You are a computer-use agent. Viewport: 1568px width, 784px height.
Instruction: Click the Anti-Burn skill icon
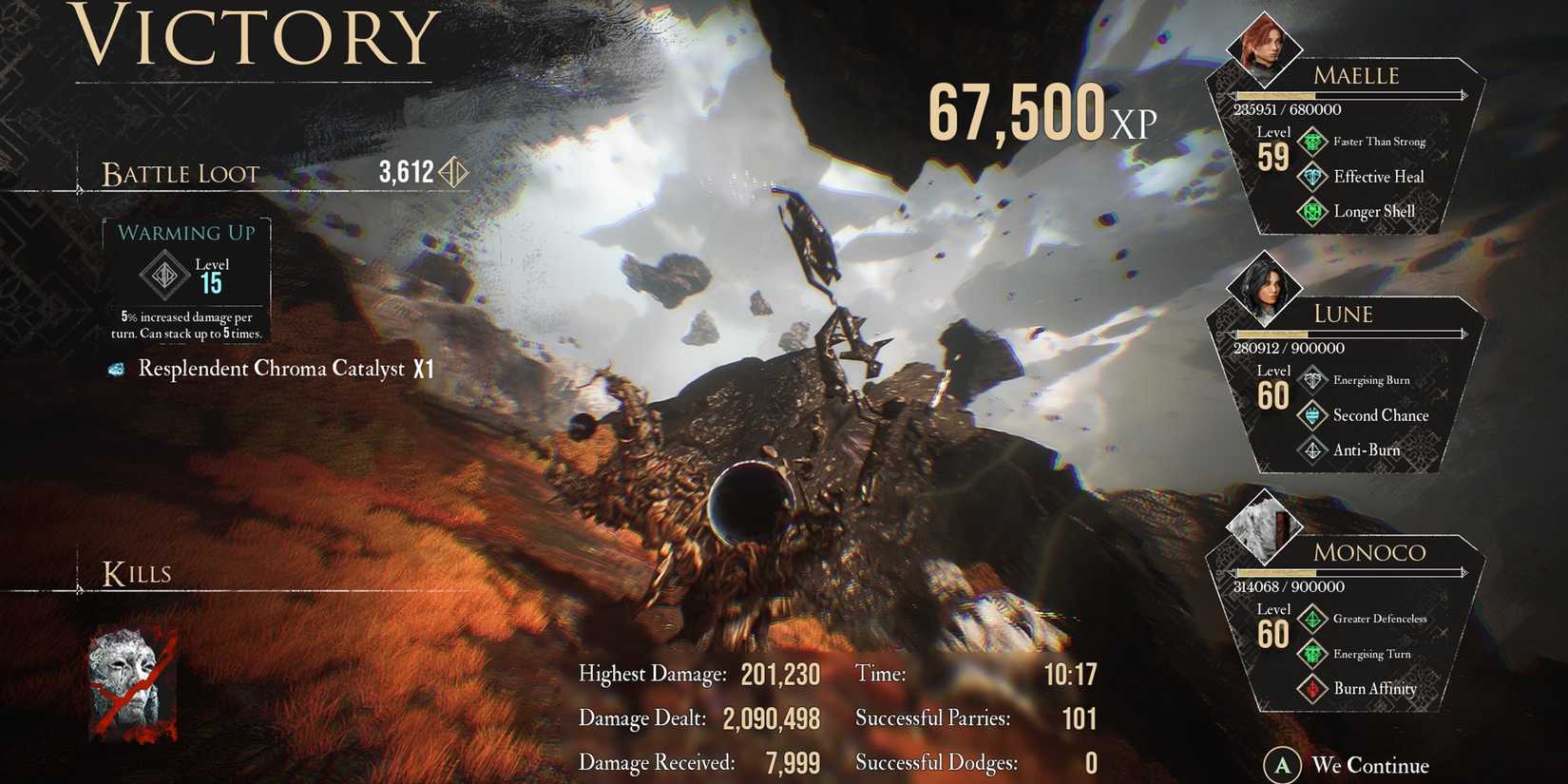tap(1313, 449)
